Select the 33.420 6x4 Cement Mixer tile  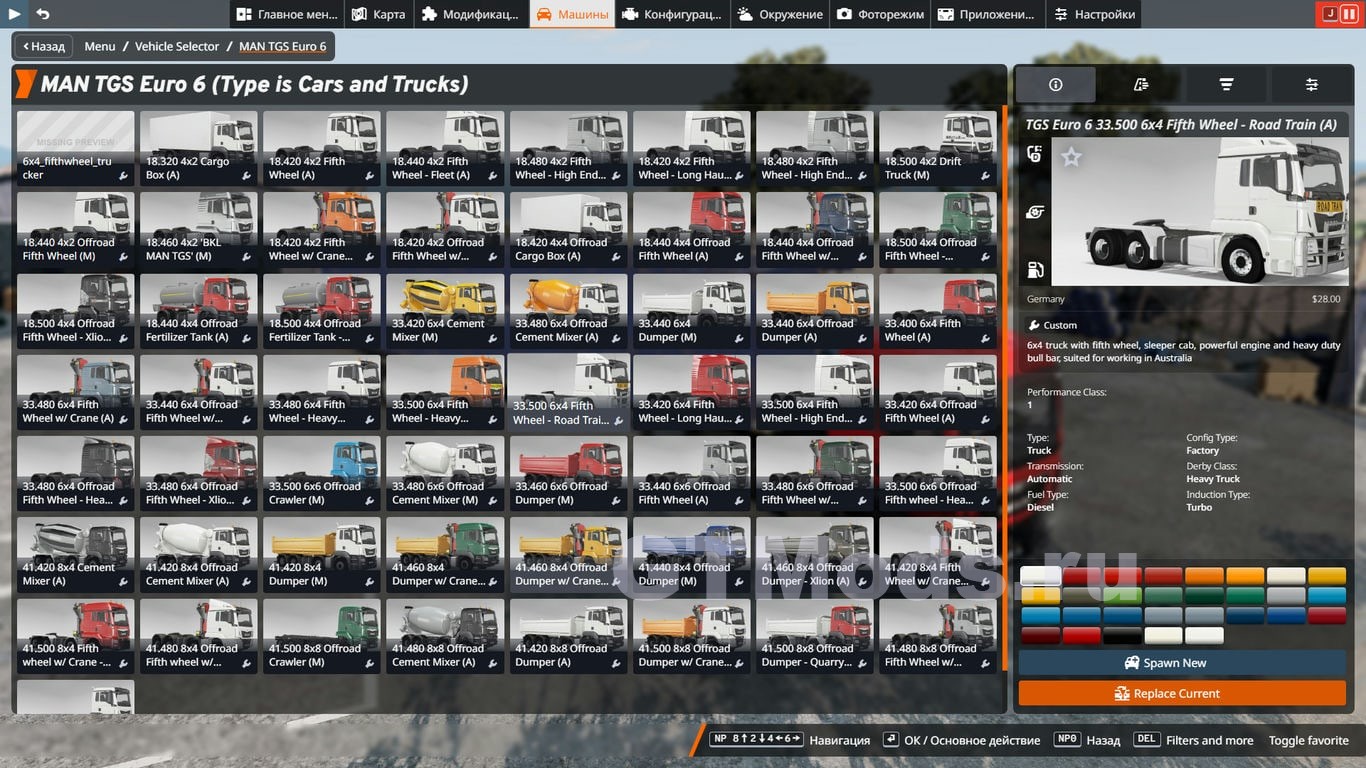pos(444,311)
